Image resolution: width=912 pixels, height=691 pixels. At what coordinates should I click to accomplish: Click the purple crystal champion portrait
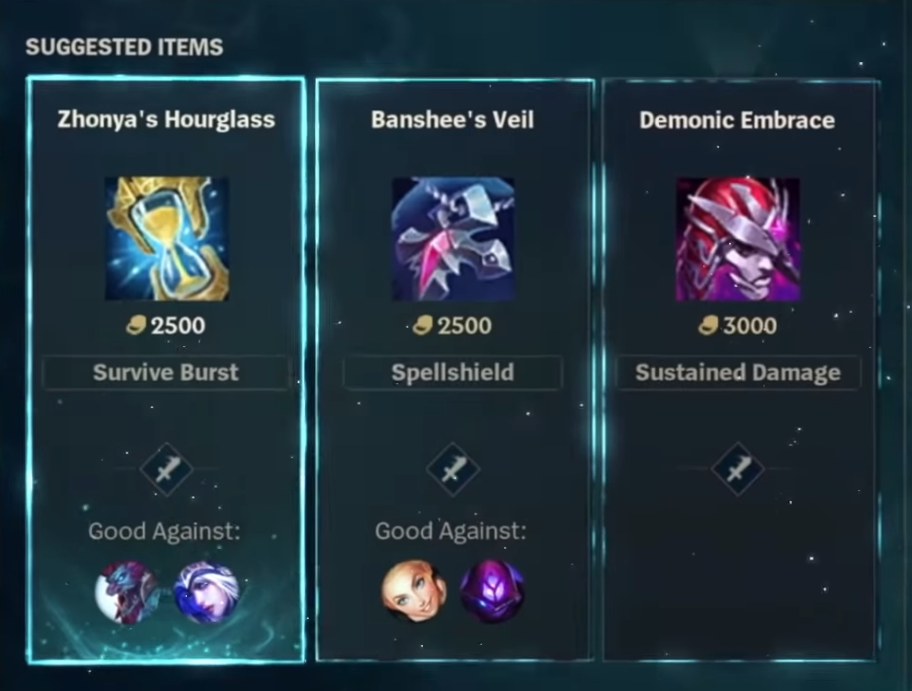[x=492, y=592]
